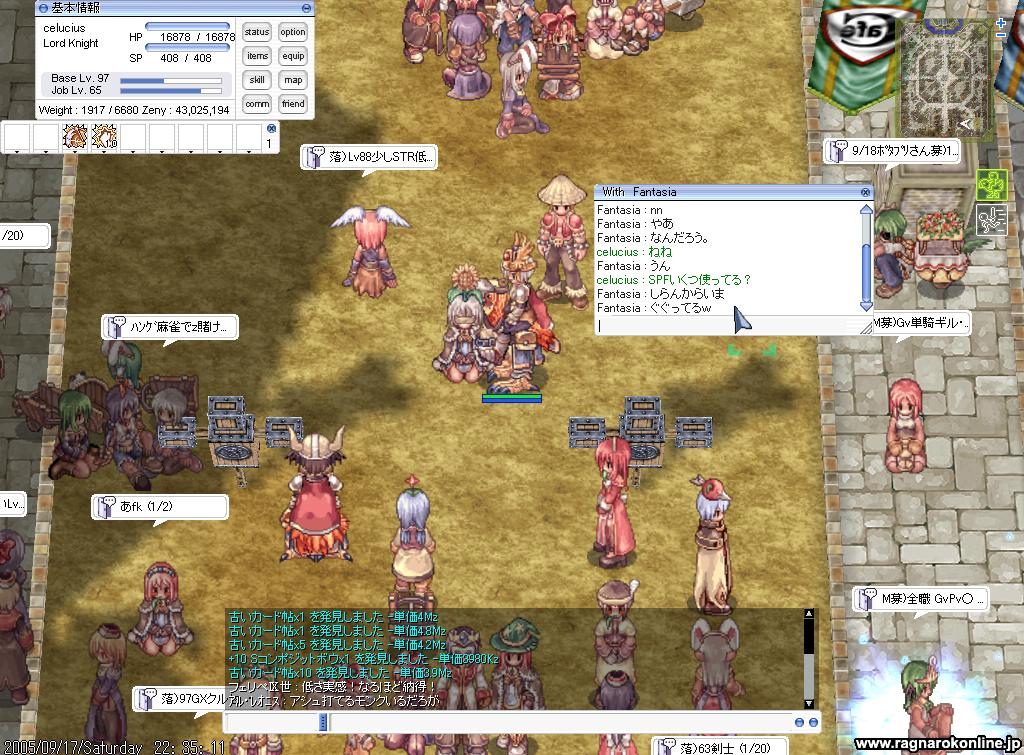
Task: Zoom in the minimap
Action: (1002, 22)
